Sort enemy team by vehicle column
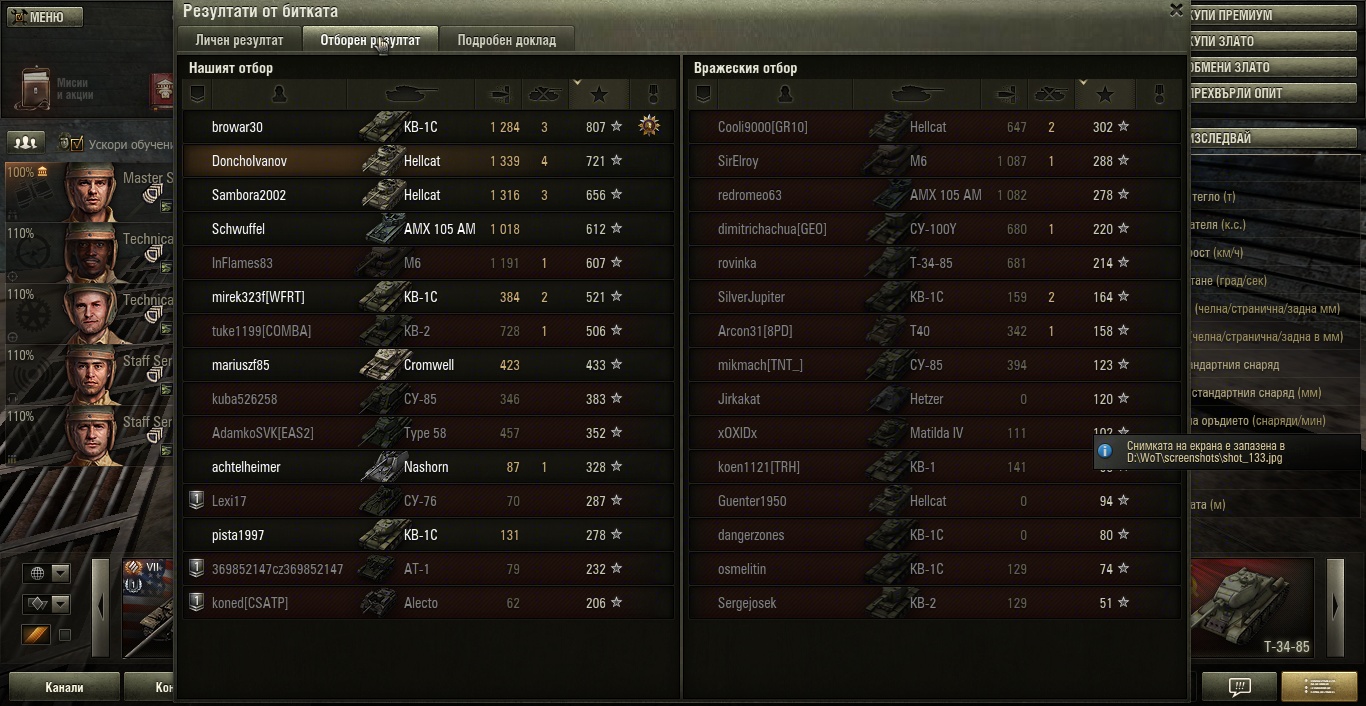 click(x=915, y=94)
